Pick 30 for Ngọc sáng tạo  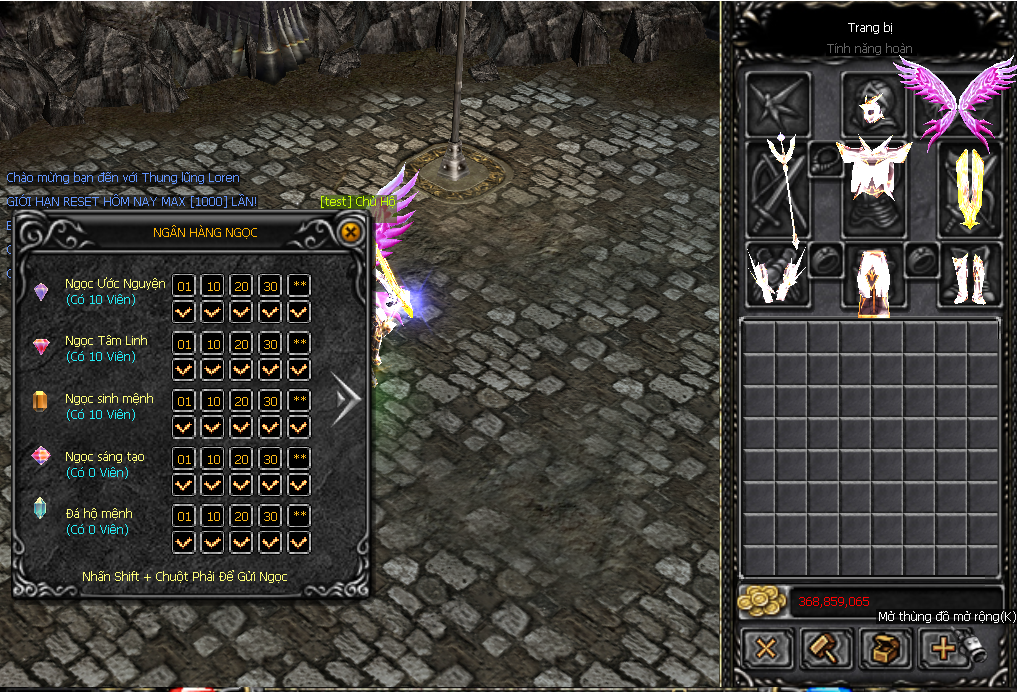point(270,459)
